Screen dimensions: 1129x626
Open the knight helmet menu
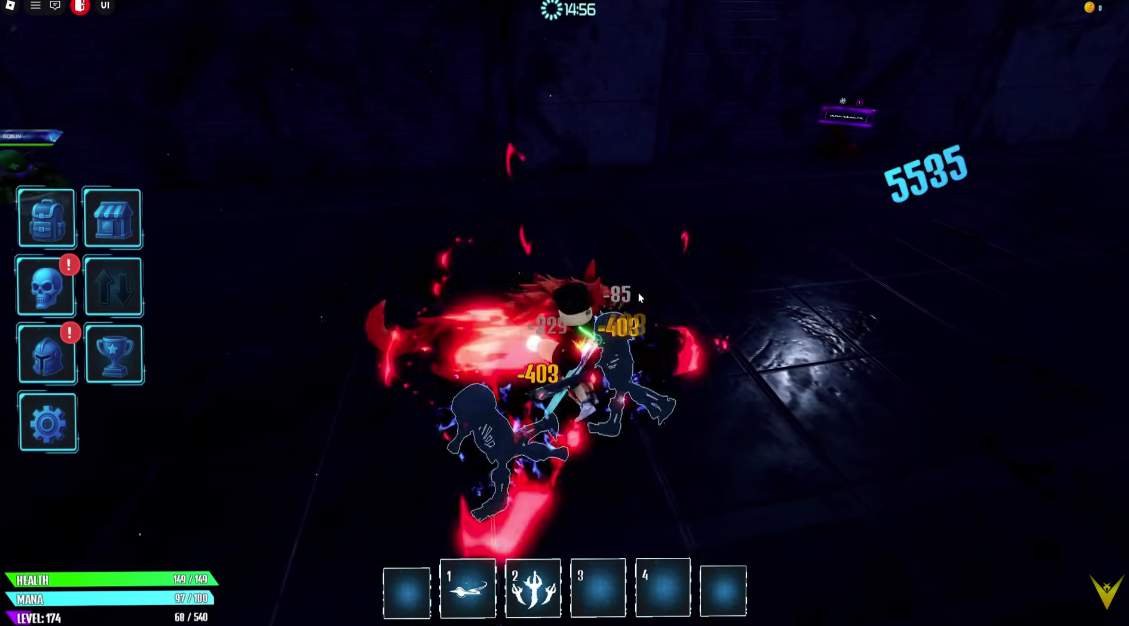(46, 354)
